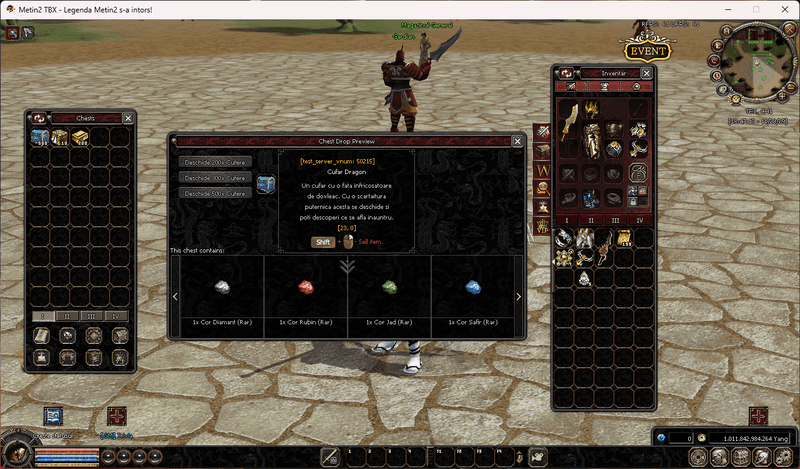Click the minimap

pyautogui.click(x=754, y=58)
